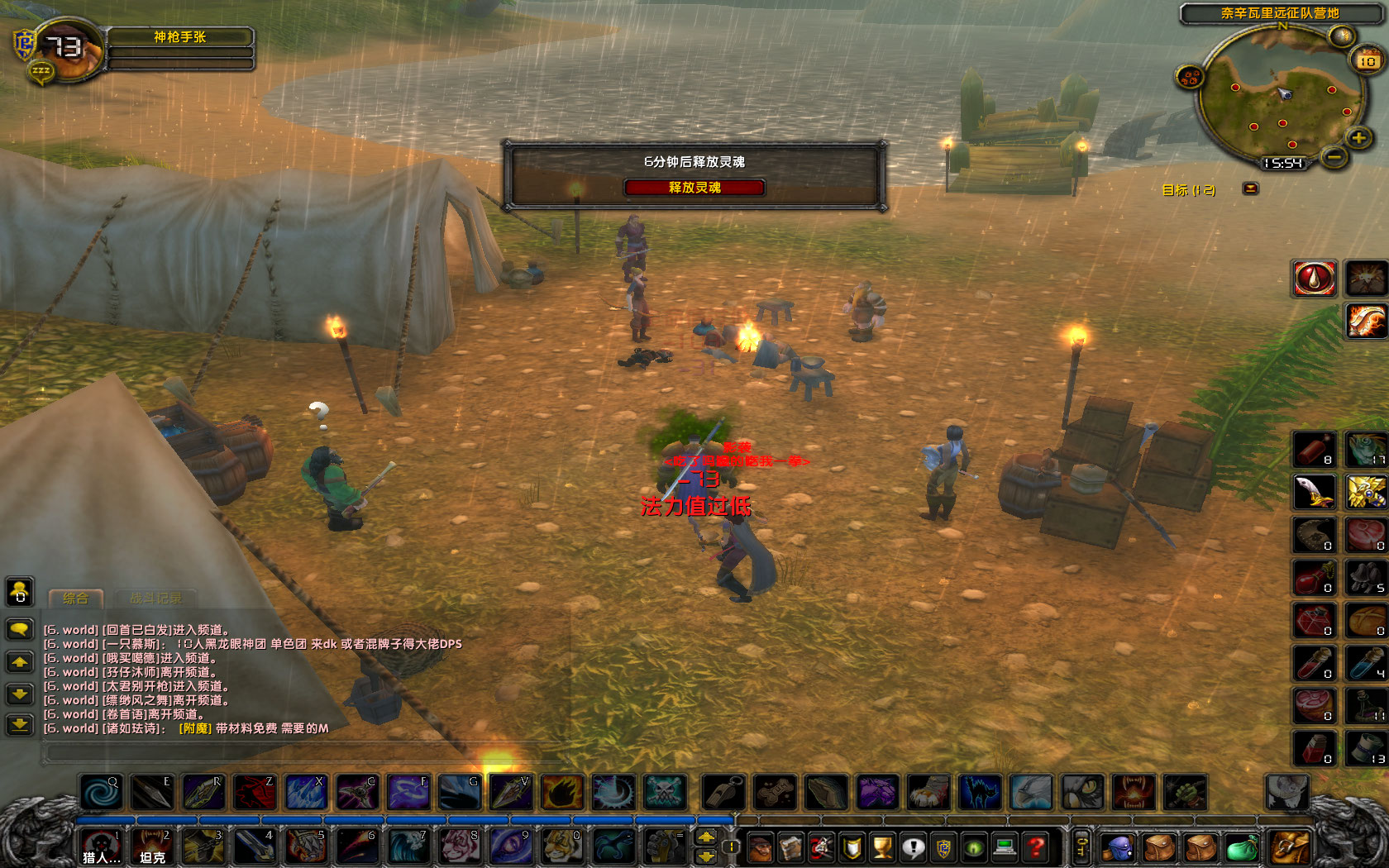Open the spellbook in the micro menu
The height and width of the screenshot is (868, 1389).
coord(792,847)
